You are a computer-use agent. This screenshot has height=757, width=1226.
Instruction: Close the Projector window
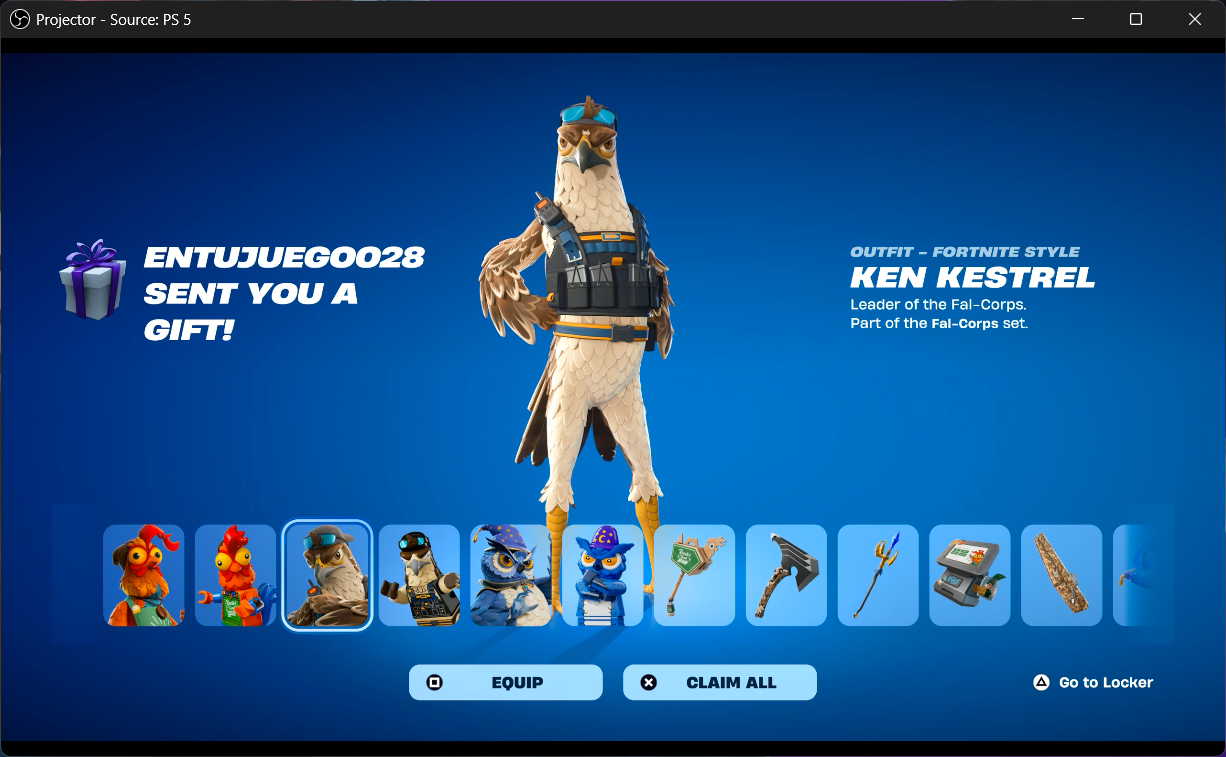(1195, 19)
